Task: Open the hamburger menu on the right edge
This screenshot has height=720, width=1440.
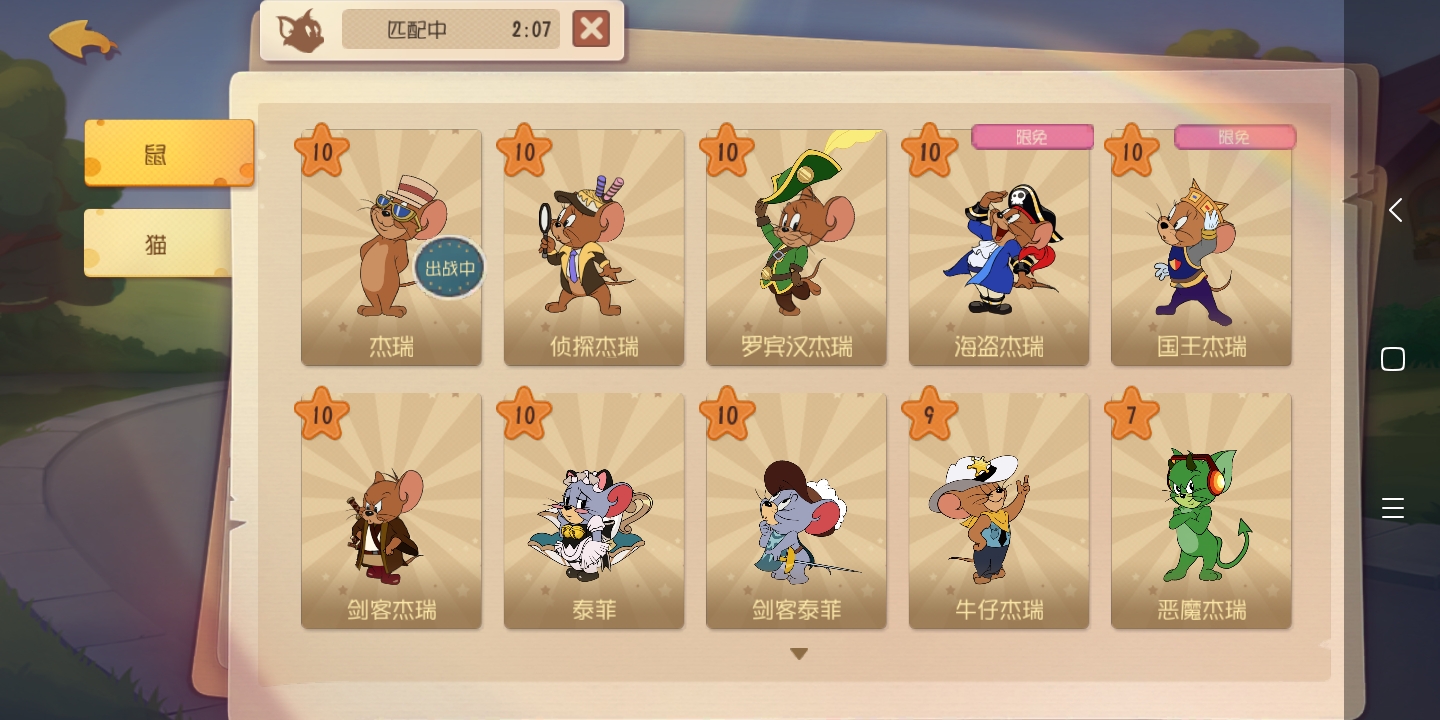Action: (1393, 508)
